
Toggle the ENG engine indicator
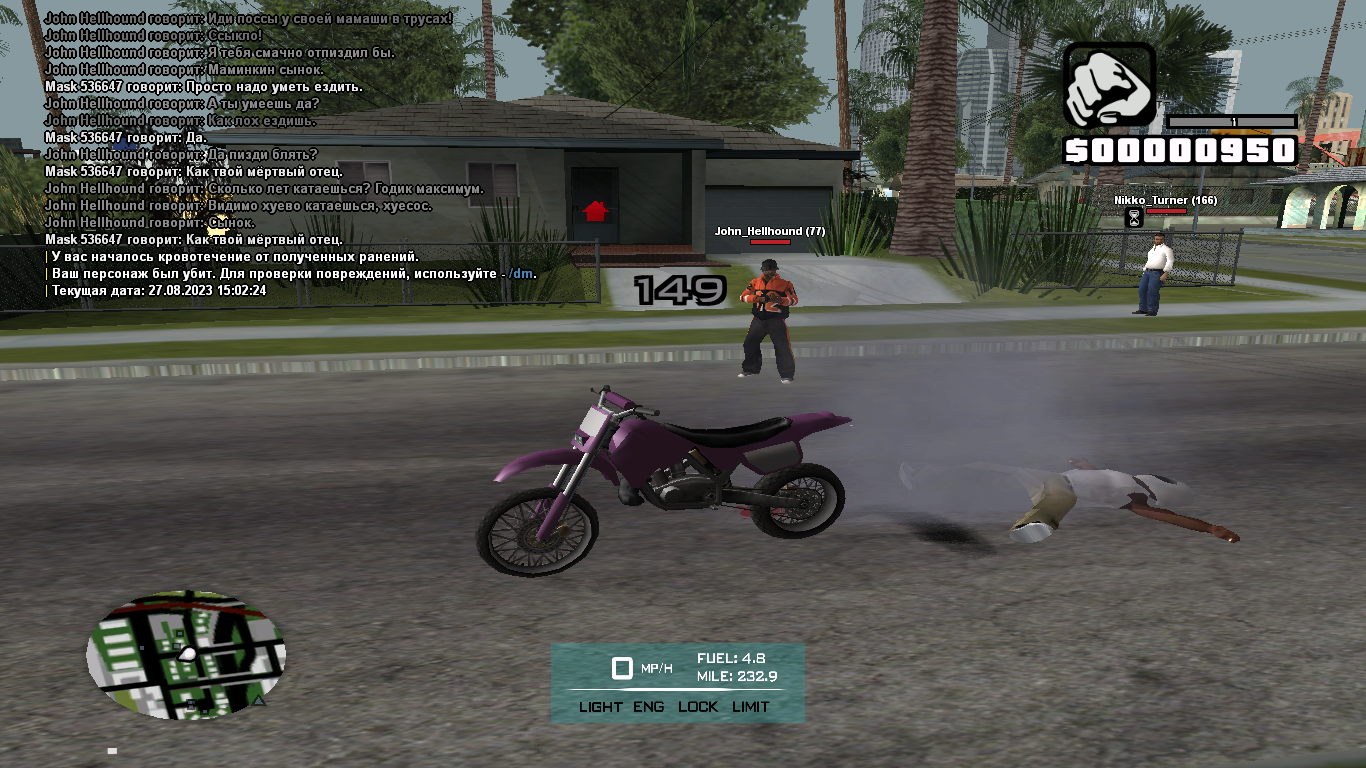tap(648, 707)
